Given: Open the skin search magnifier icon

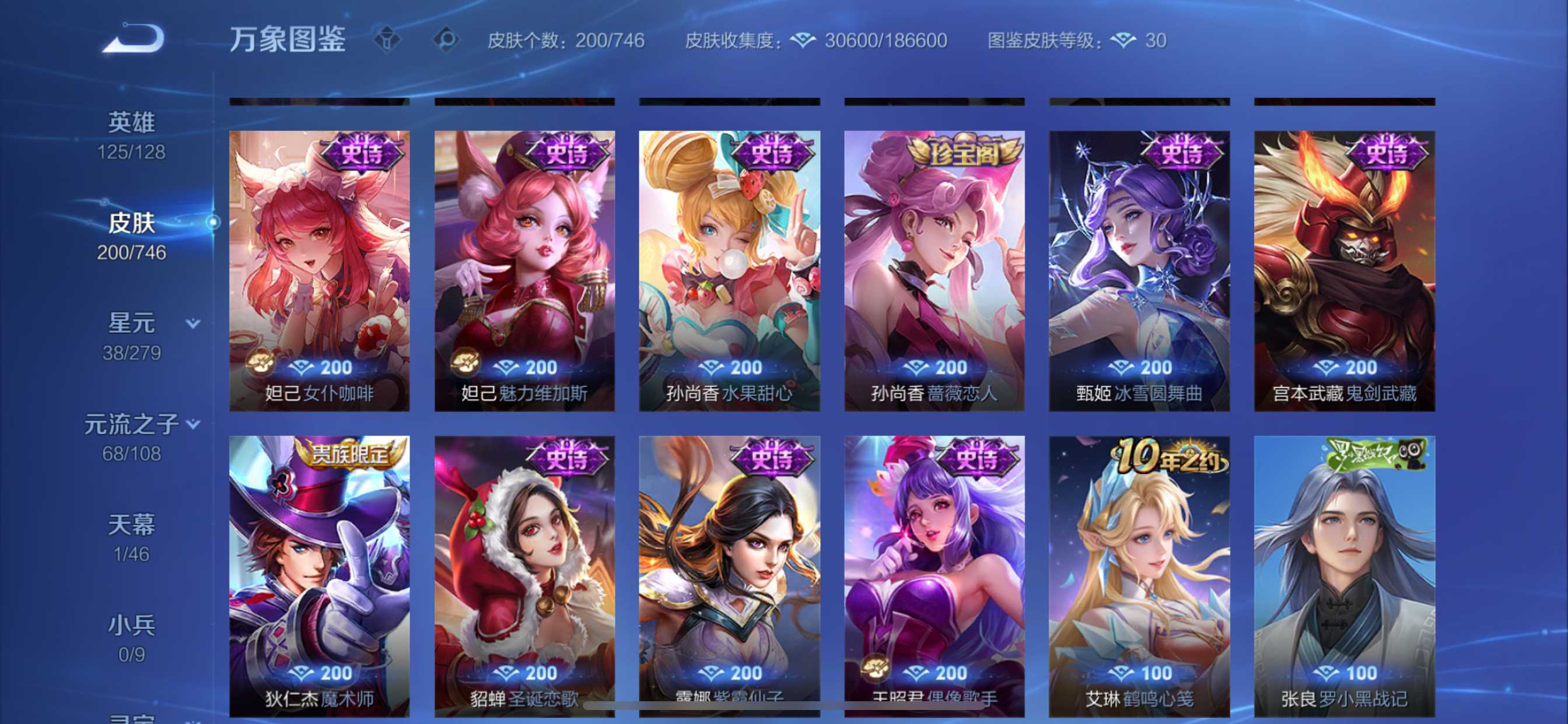Looking at the screenshot, I should tap(447, 40).
